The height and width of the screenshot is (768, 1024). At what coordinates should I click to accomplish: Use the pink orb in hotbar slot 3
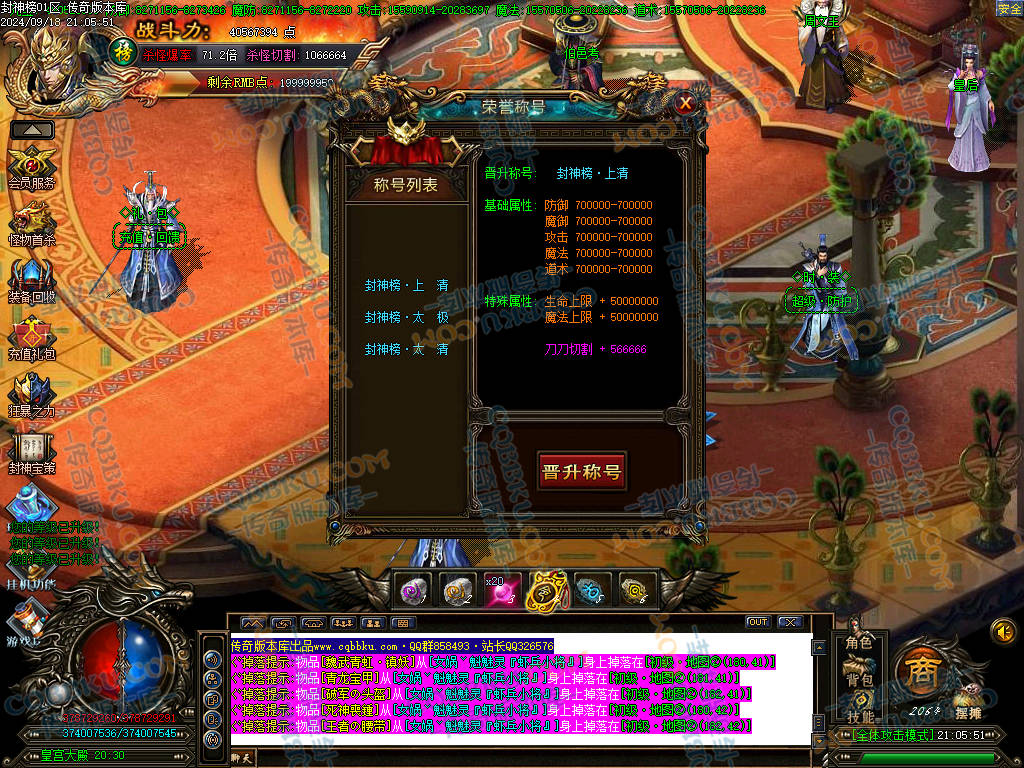499,591
